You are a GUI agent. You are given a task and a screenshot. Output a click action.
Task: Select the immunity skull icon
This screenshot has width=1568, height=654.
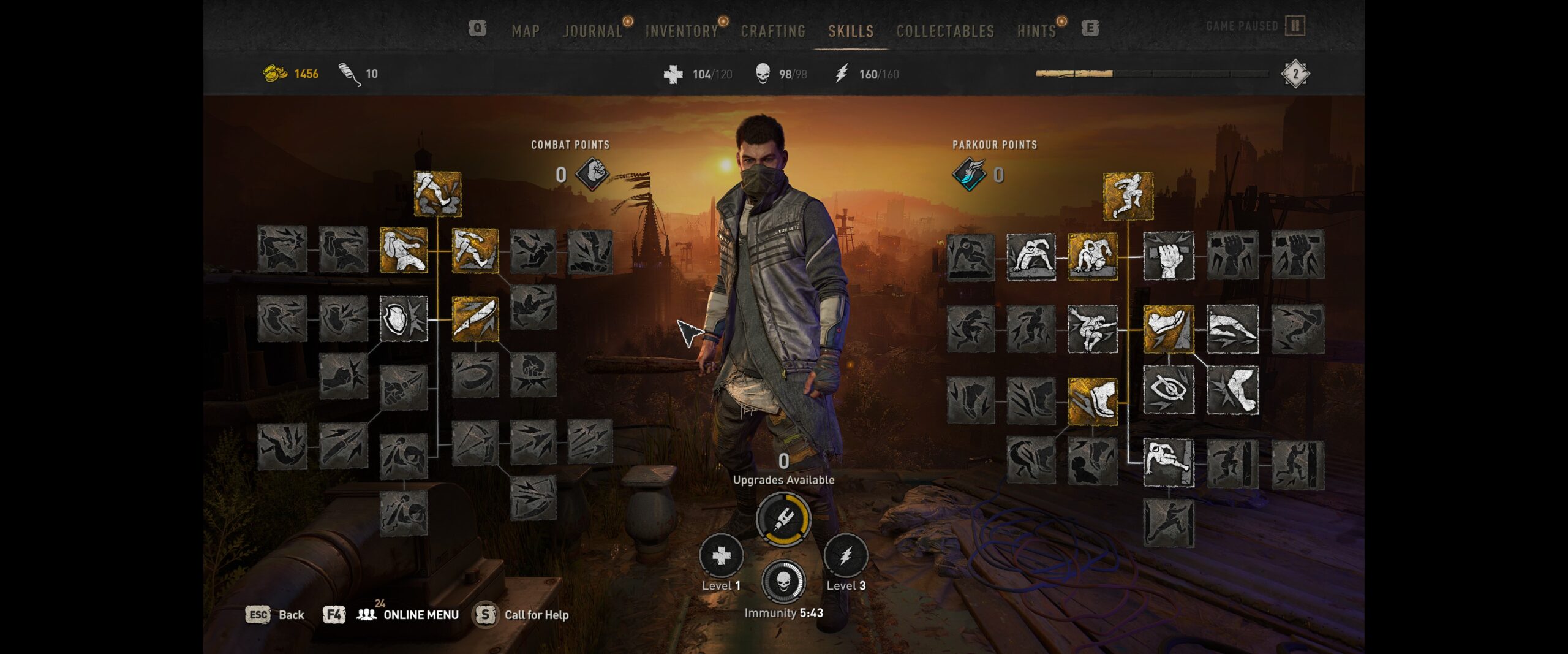[783, 582]
